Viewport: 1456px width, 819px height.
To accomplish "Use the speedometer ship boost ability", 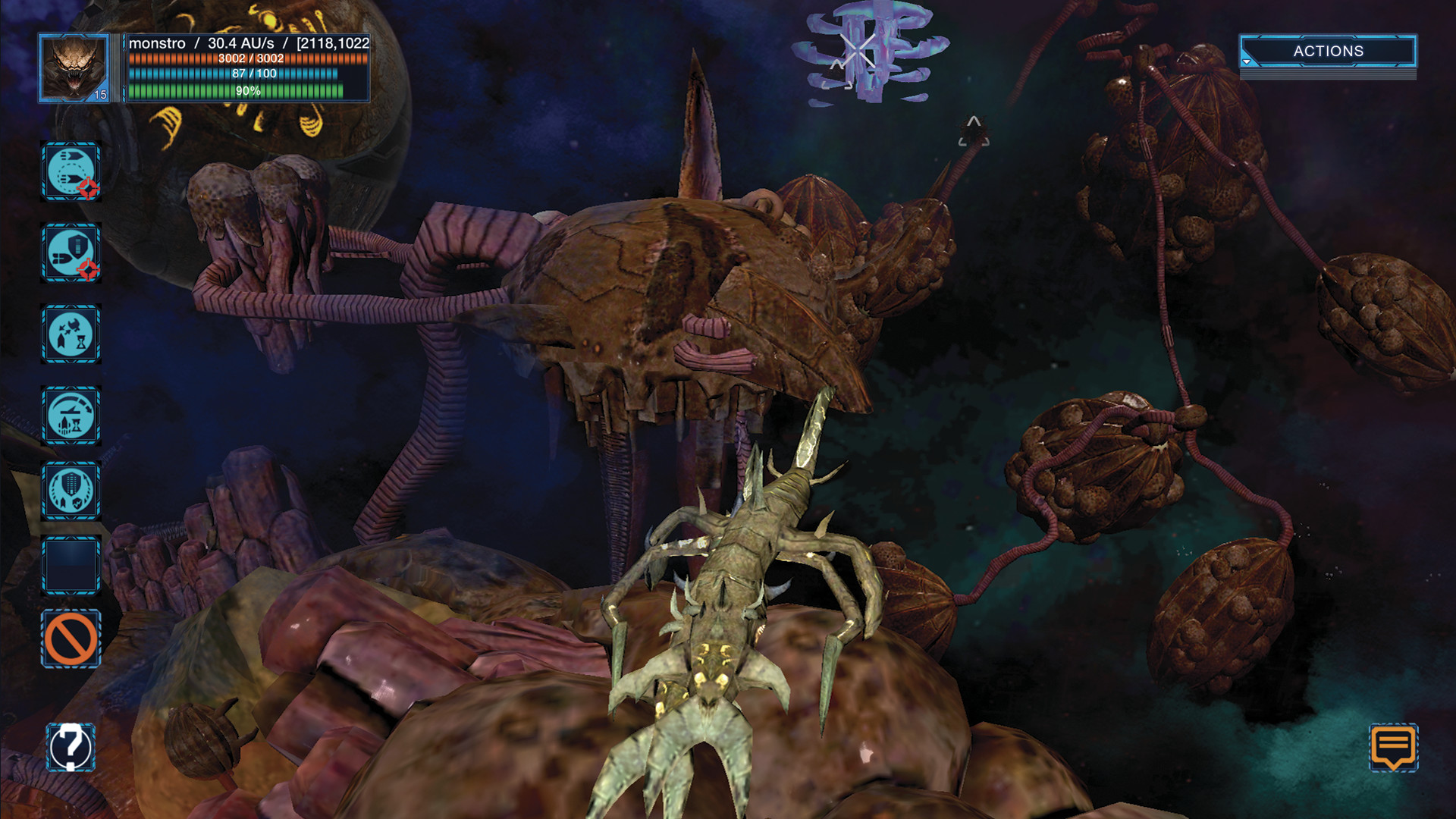I will 71,416.
